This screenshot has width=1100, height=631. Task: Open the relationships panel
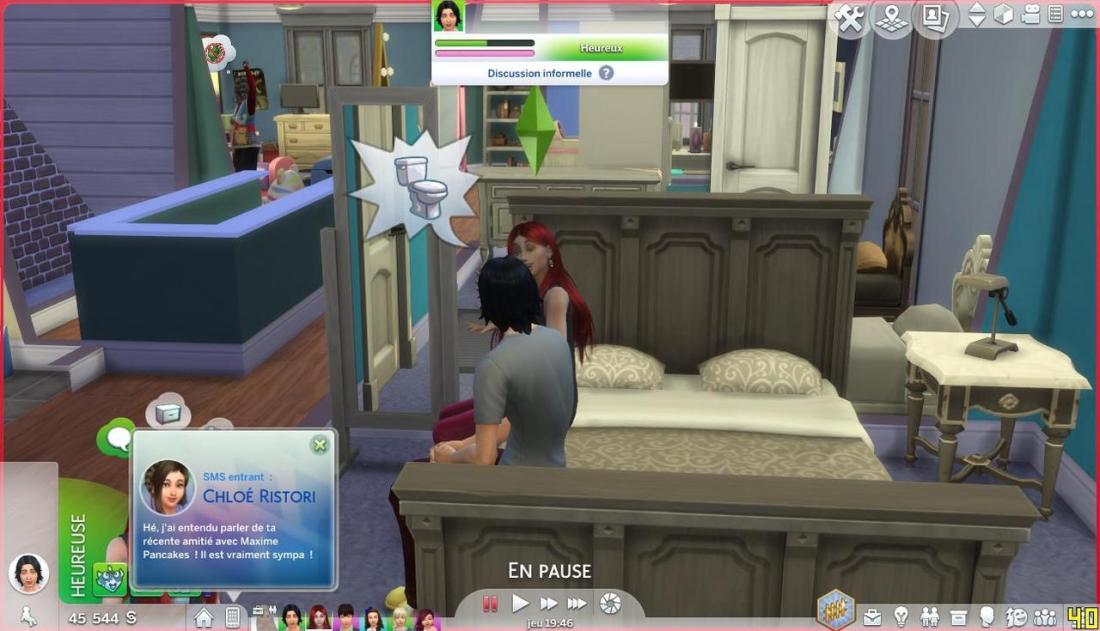pos(930,617)
